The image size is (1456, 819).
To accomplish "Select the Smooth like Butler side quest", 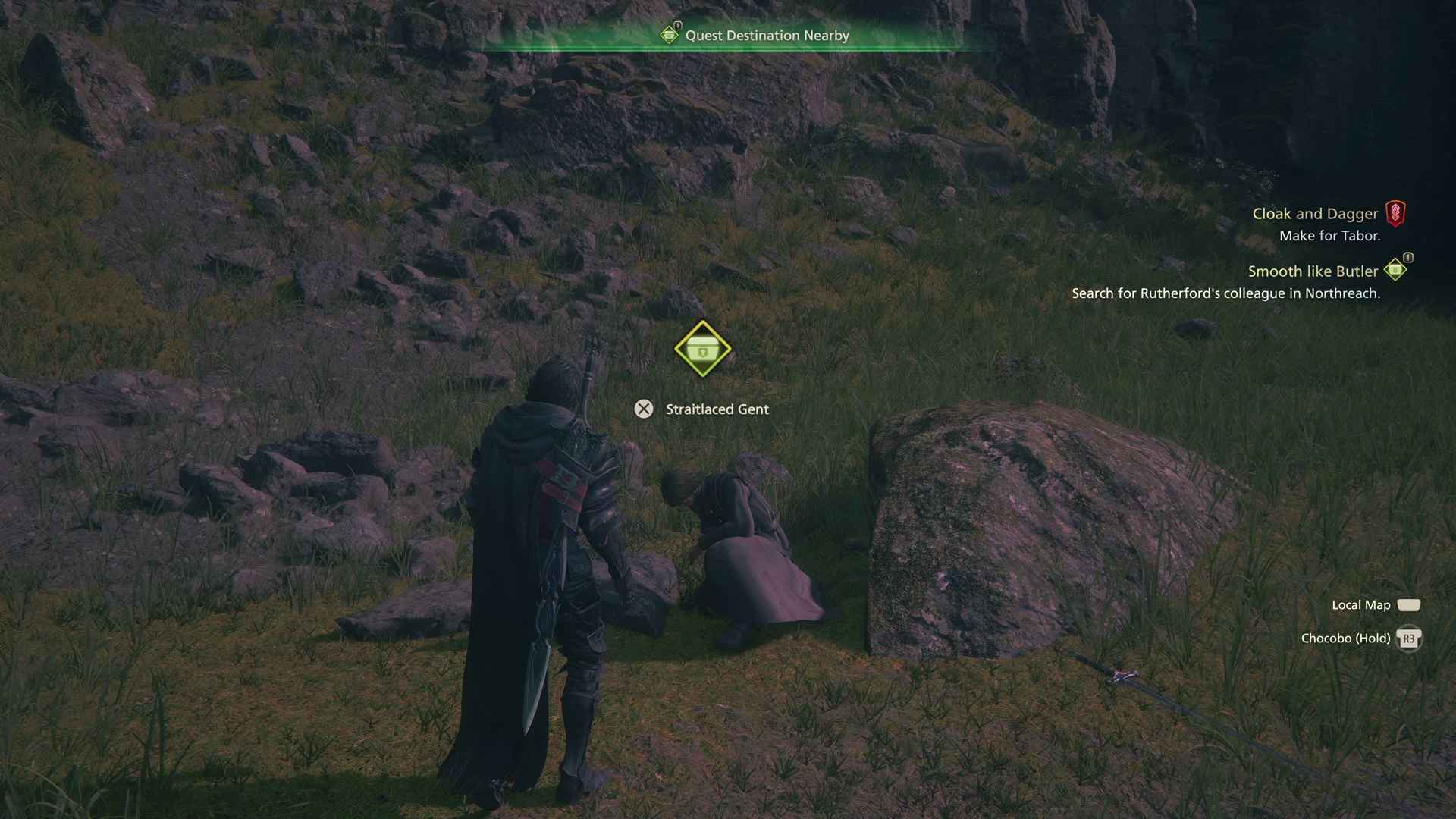I will (x=1313, y=271).
